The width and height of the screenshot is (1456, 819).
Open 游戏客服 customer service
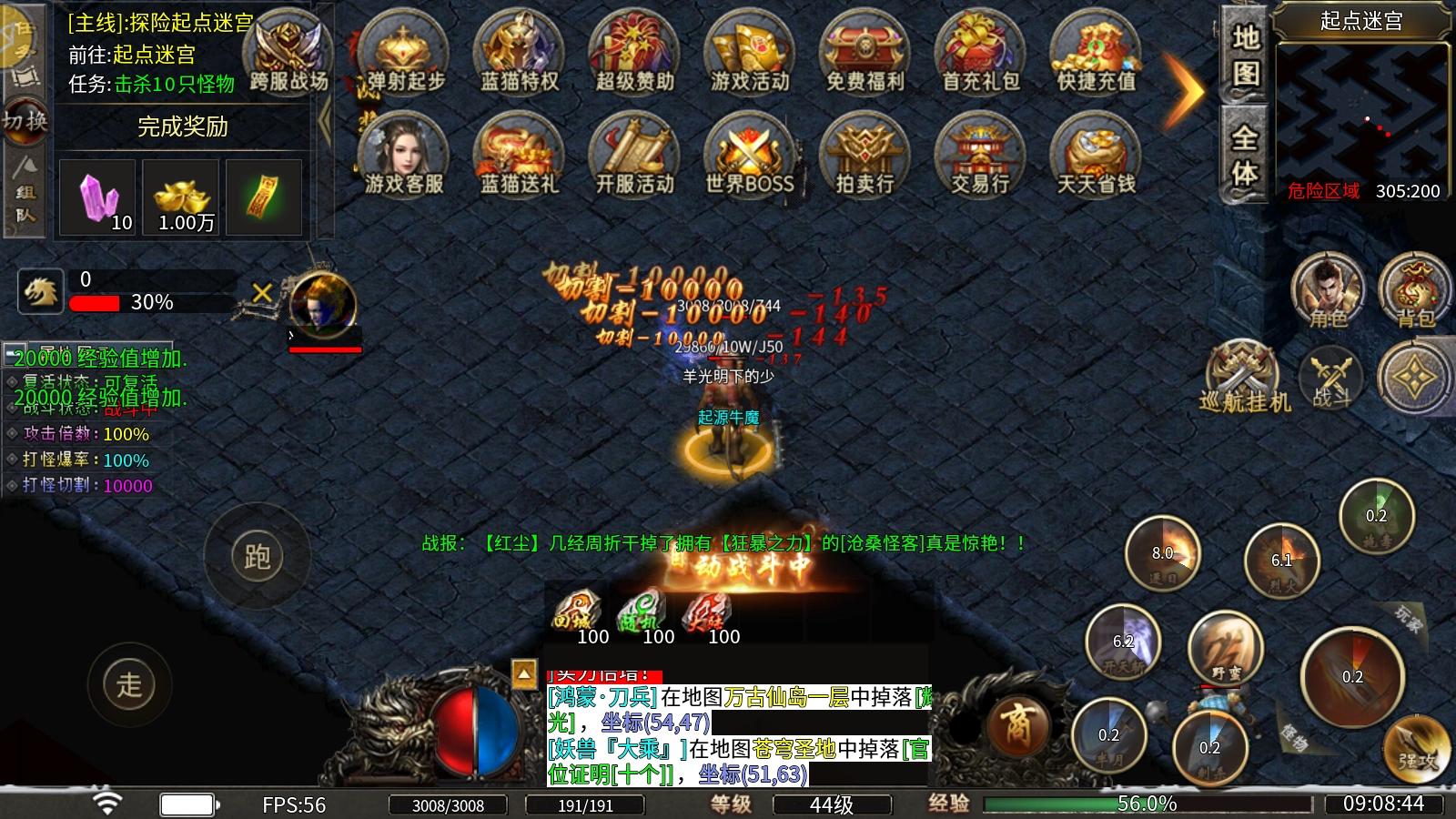(403, 157)
